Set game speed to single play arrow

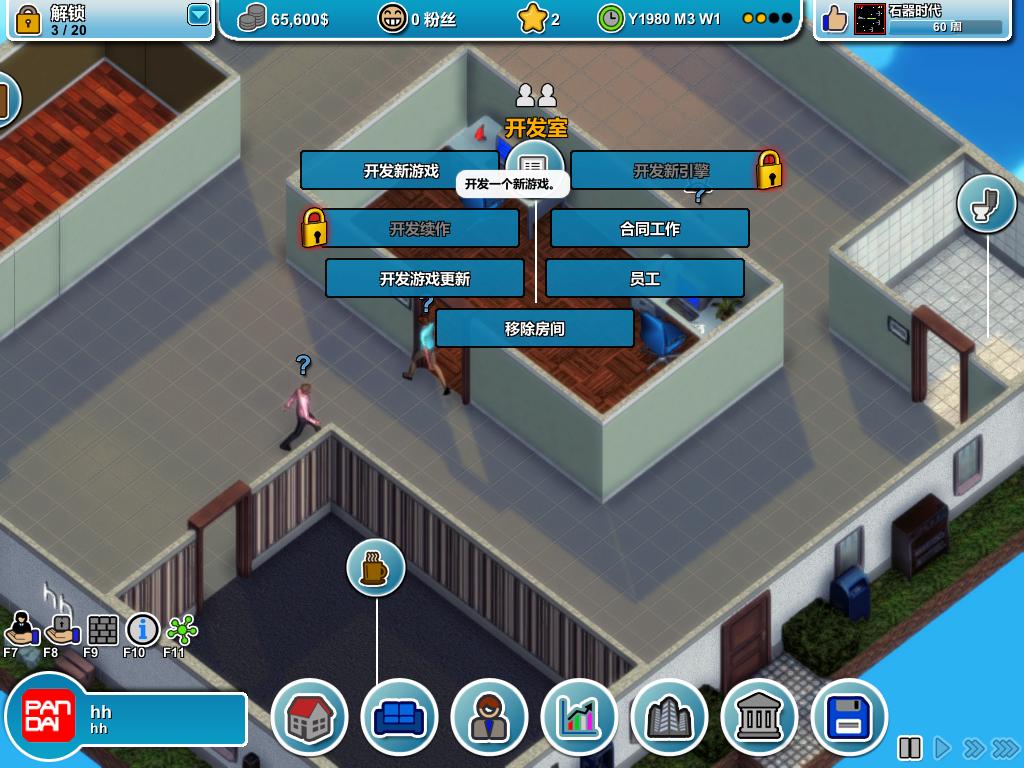pyautogui.click(x=941, y=748)
